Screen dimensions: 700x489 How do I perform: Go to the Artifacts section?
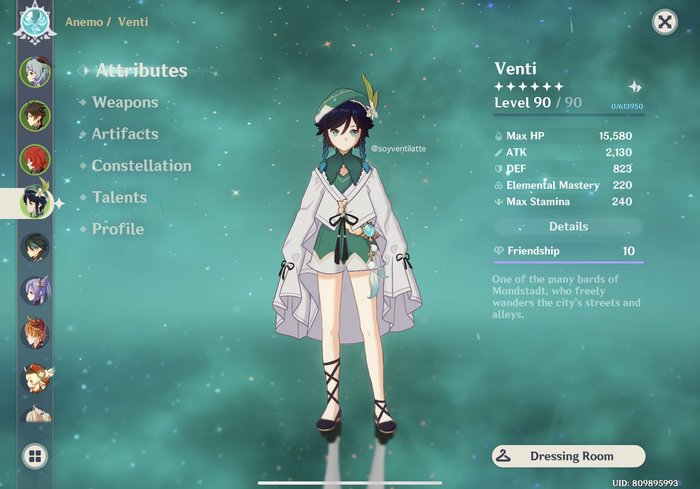[125, 134]
